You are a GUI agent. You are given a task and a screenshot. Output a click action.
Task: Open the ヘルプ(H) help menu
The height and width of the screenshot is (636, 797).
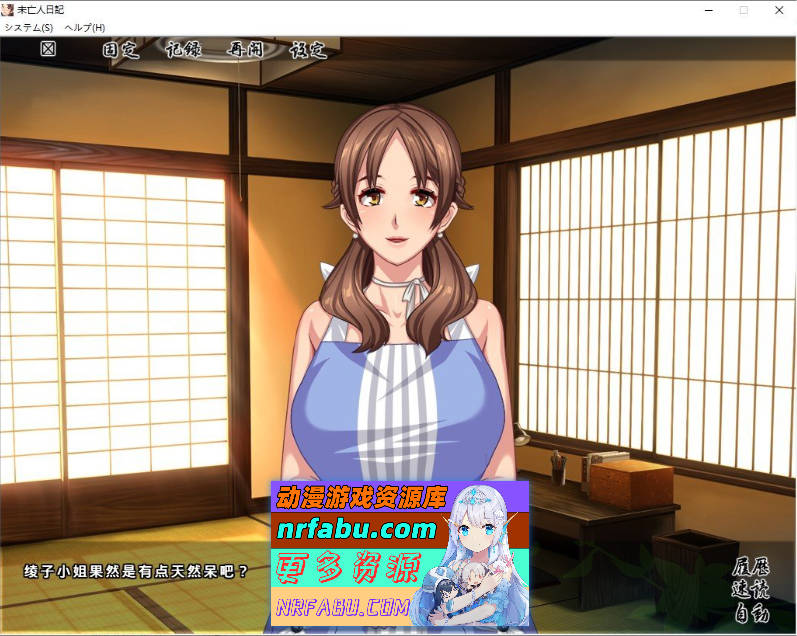(84, 27)
